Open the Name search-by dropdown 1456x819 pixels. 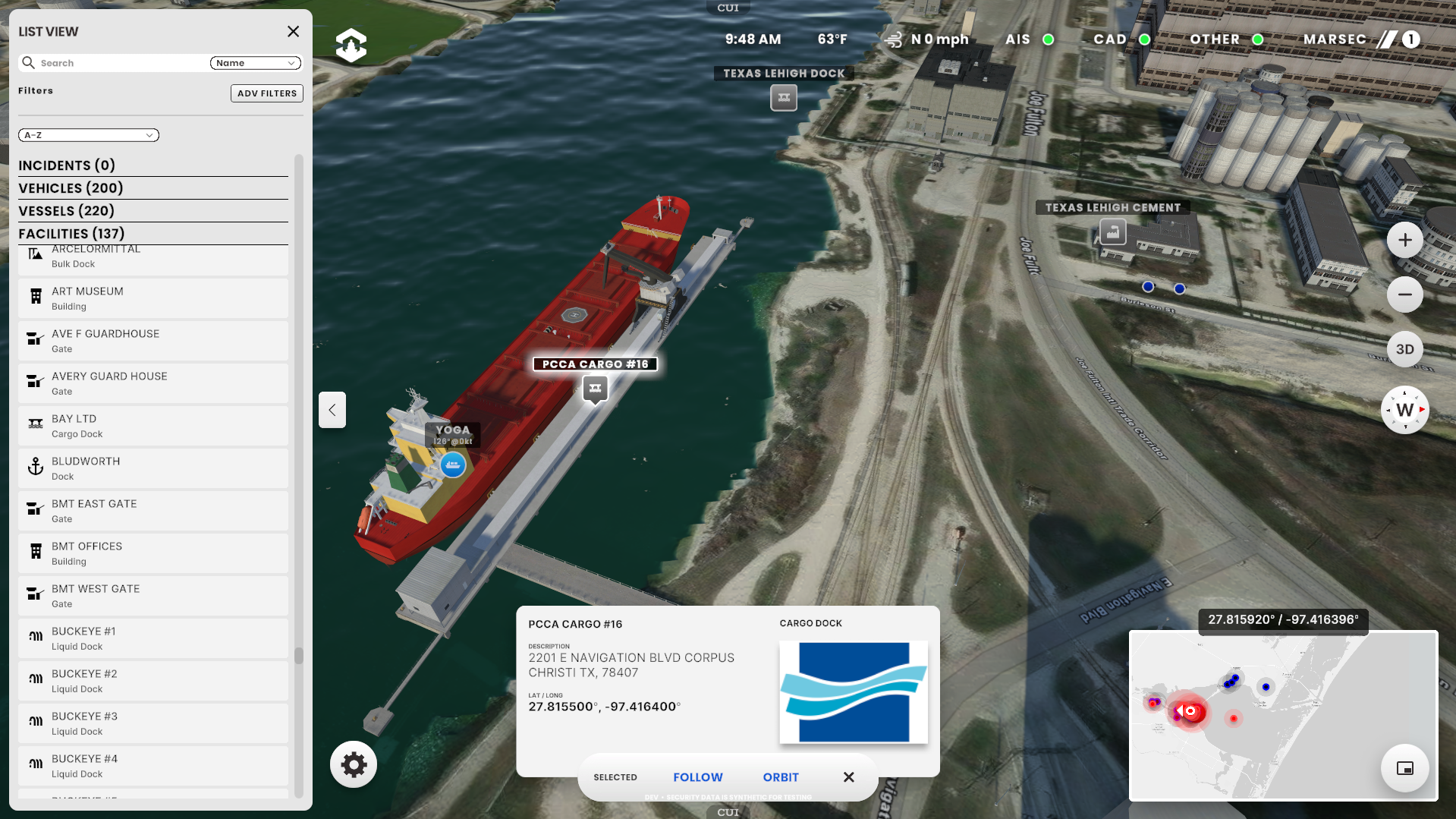coord(255,63)
